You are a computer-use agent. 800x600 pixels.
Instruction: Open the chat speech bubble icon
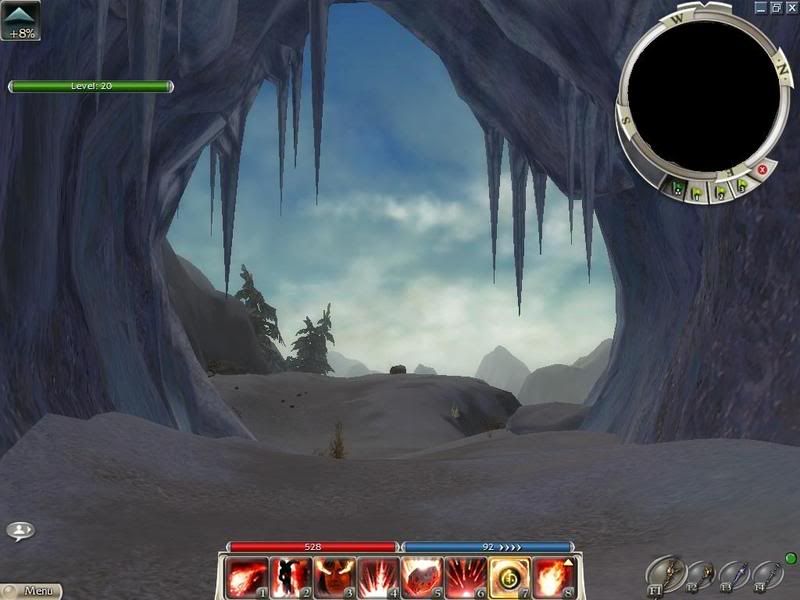click(x=20, y=531)
